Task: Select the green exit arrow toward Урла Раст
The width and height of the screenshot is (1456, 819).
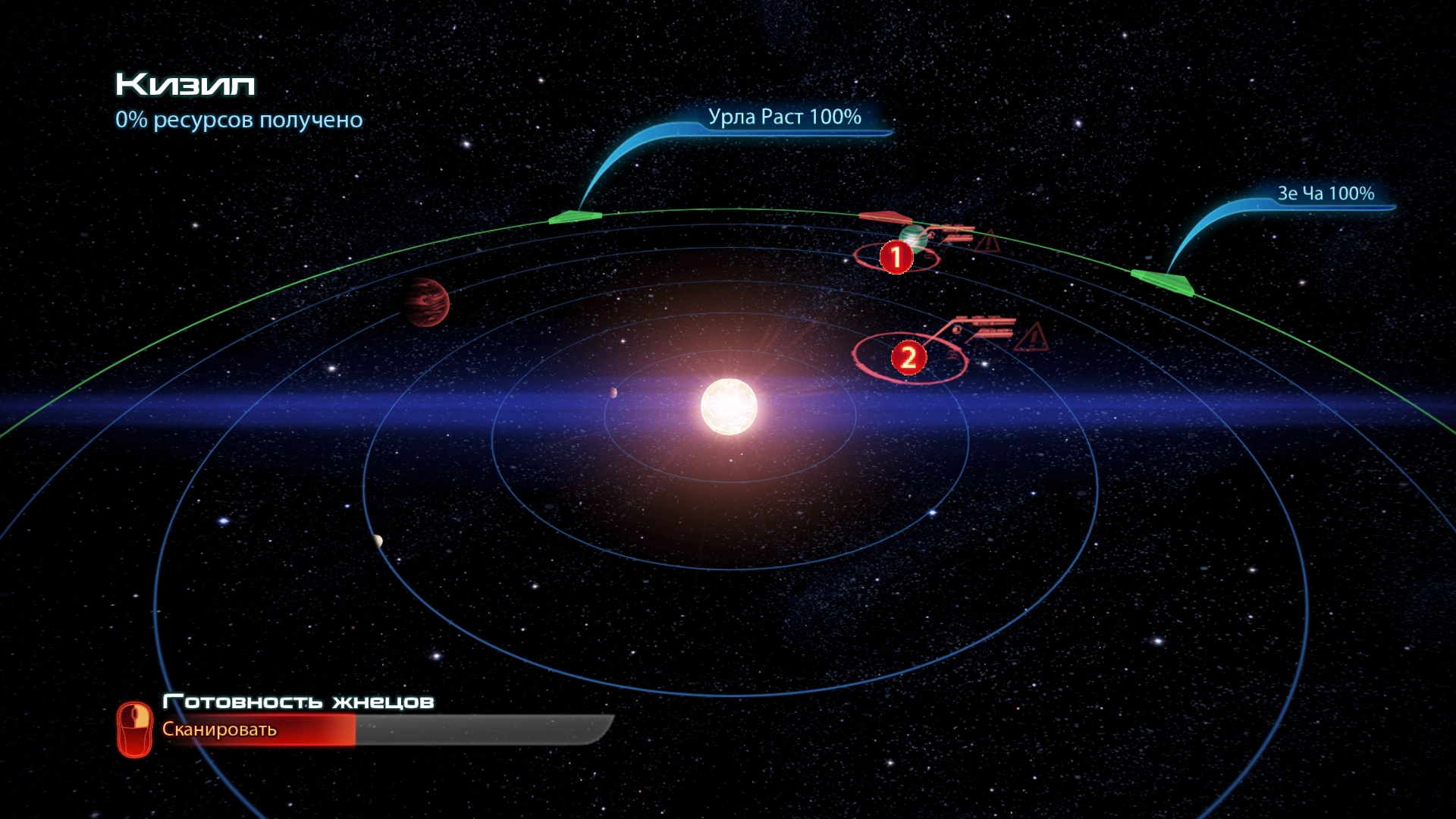Action: click(575, 218)
